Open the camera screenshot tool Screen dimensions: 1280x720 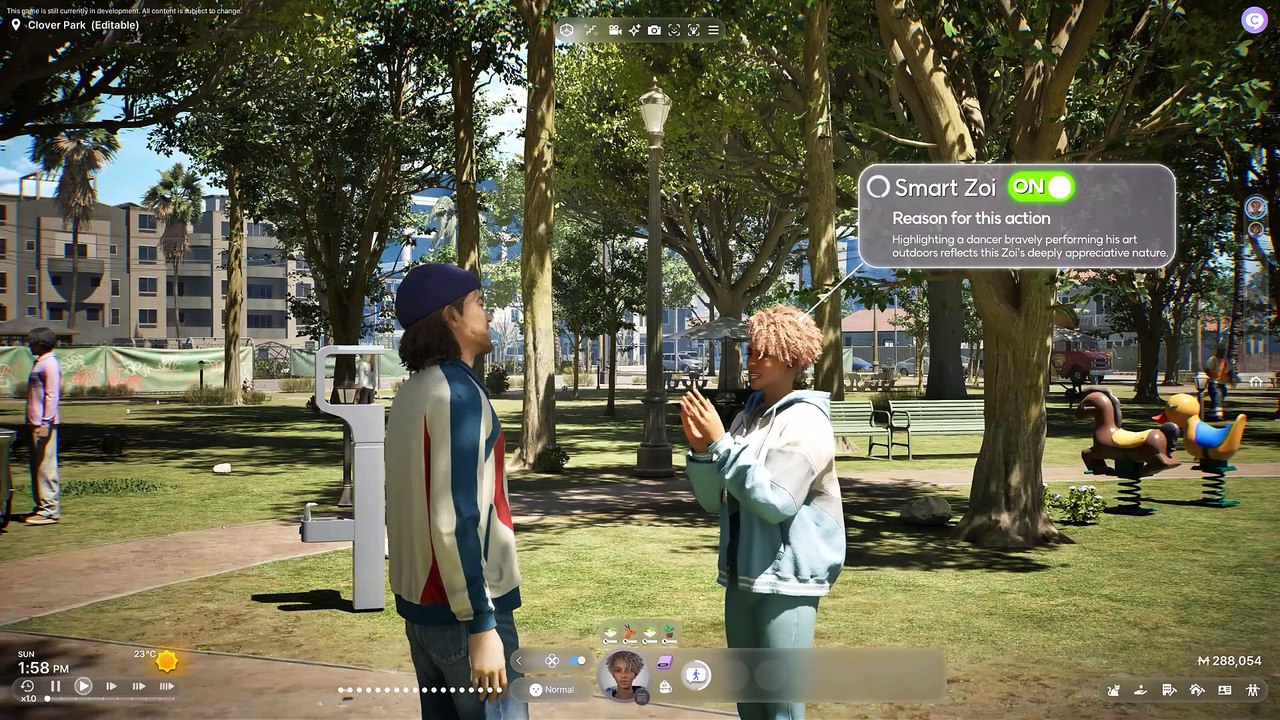coord(654,30)
